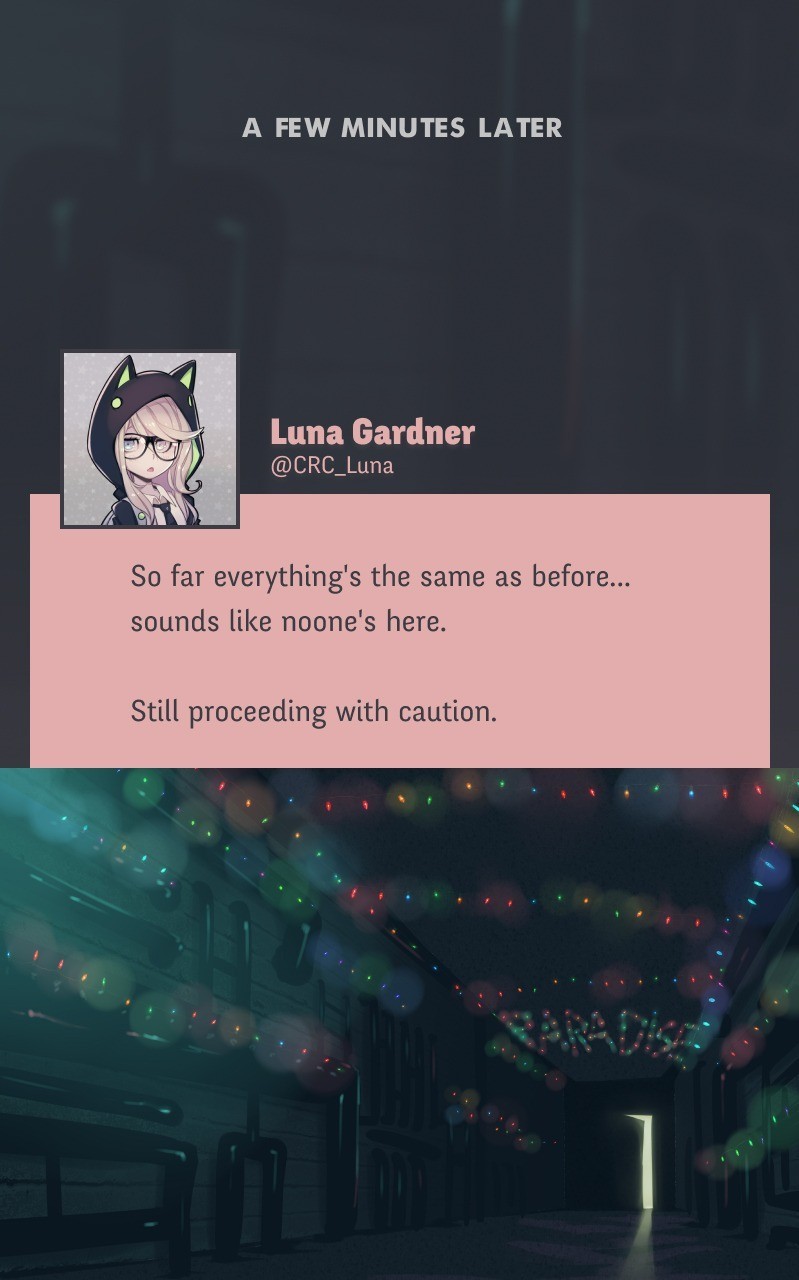799x1280 pixels.
Task: View the attached hallway lights photo
Action: coord(400,1022)
